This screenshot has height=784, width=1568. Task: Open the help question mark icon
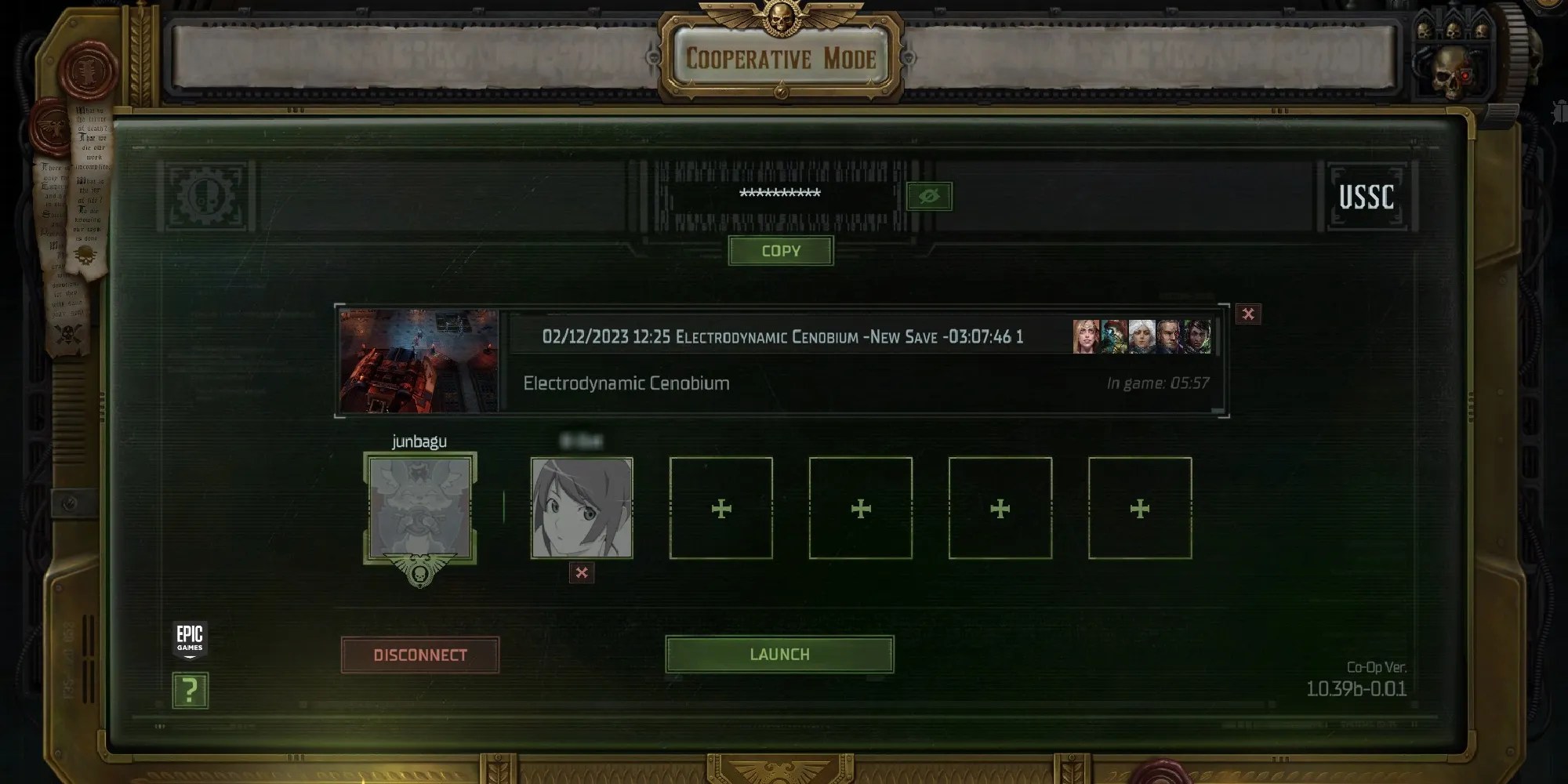pos(189,691)
